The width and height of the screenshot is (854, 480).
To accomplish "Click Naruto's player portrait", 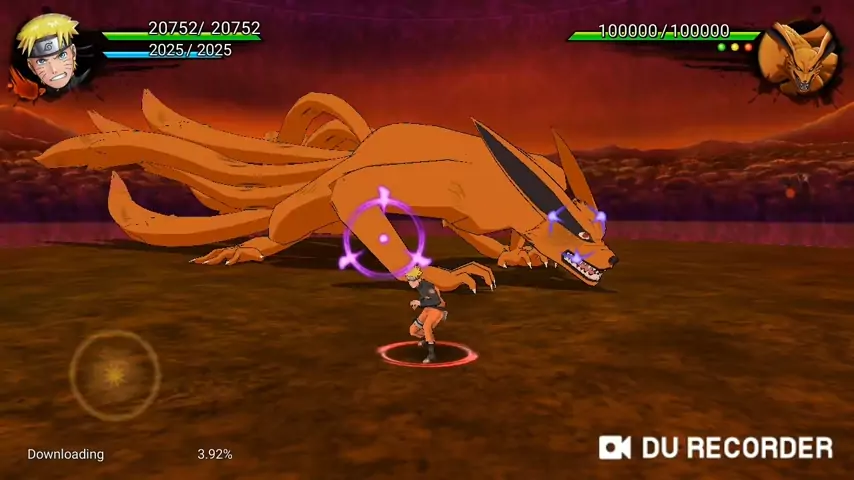I will click(47, 53).
